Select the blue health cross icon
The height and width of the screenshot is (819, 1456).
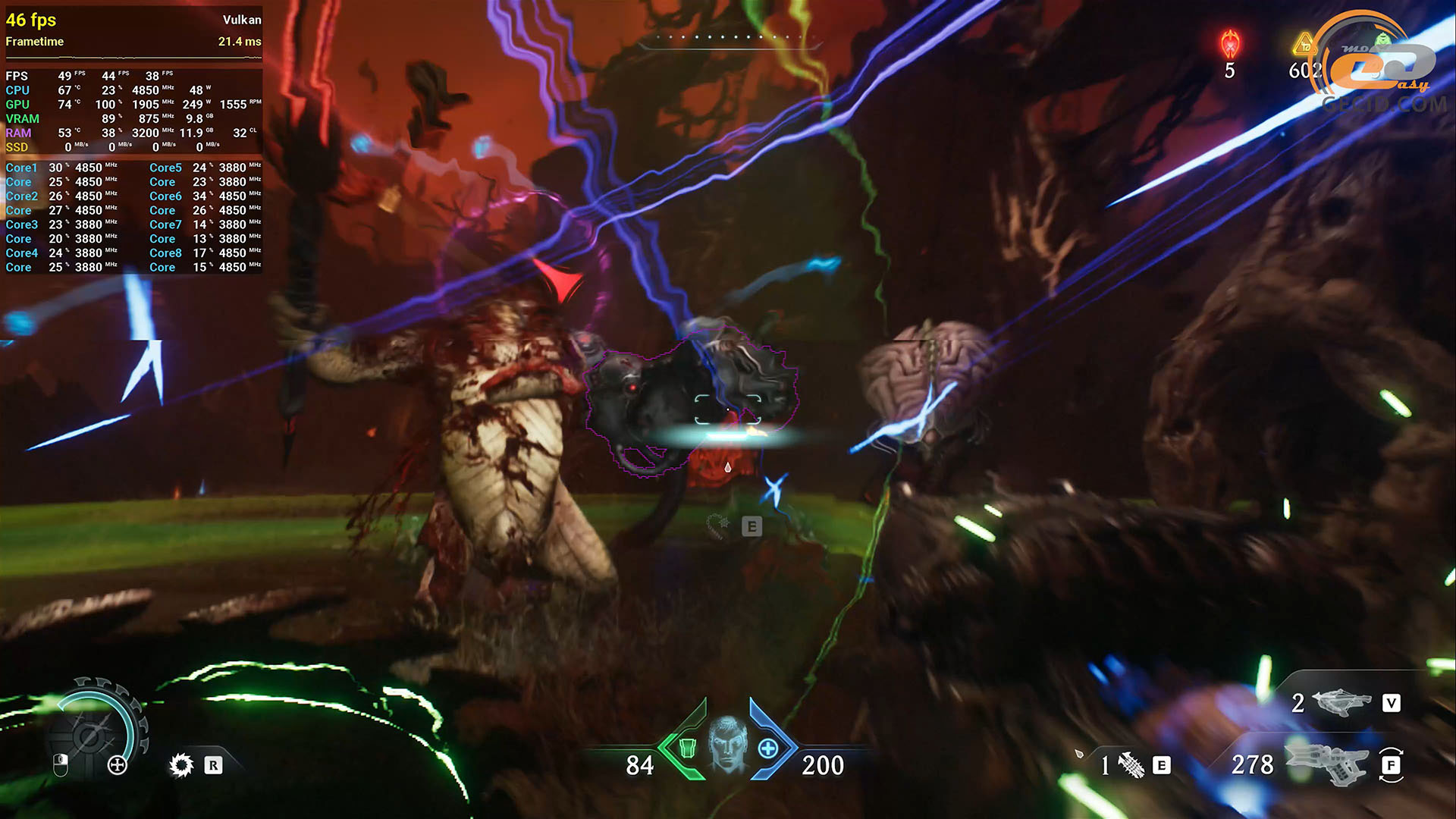point(767,748)
